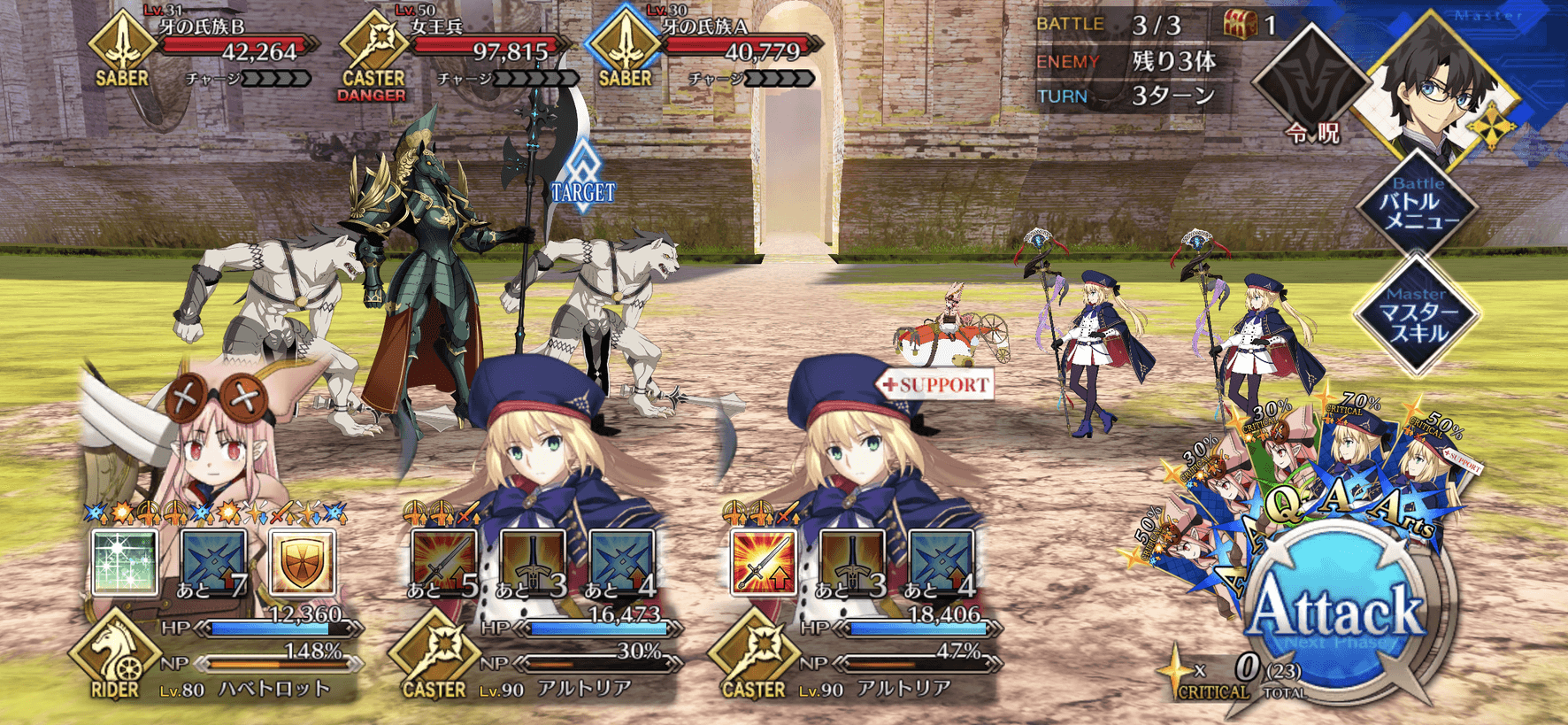
Task: Tap the blue Attack button
Action: click(1337, 613)
